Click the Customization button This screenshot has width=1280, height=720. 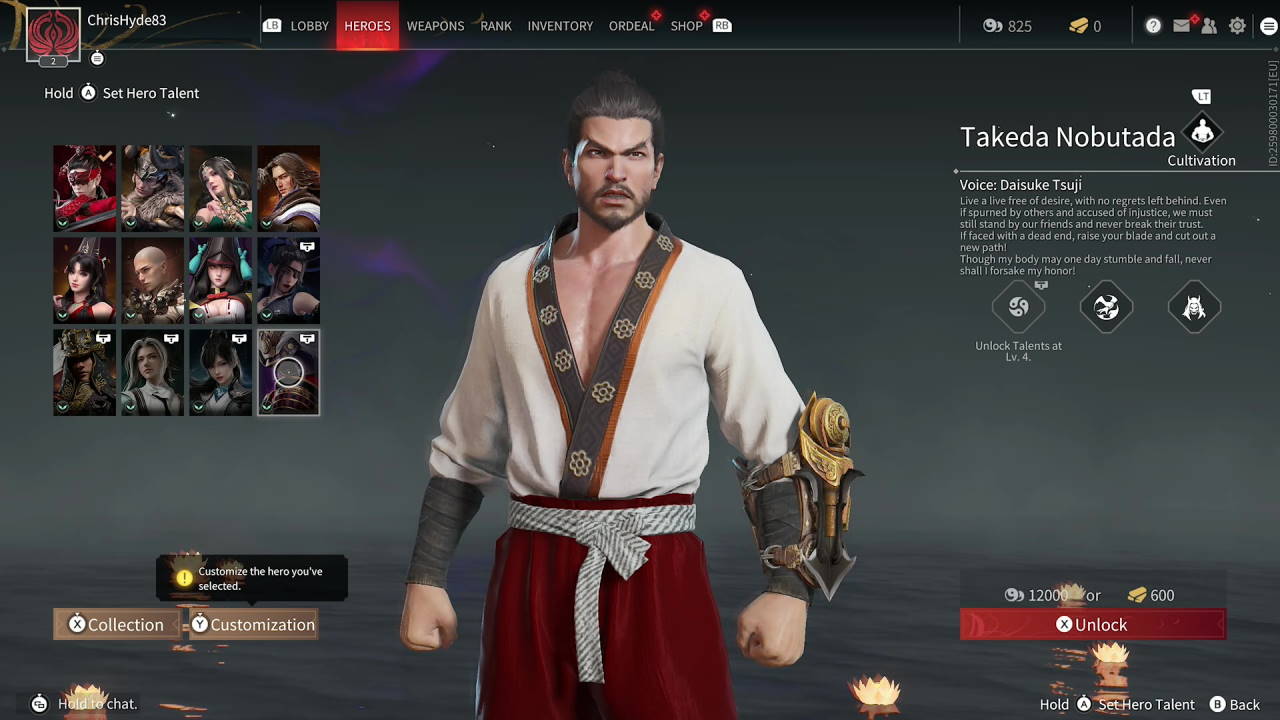[x=252, y=624]
